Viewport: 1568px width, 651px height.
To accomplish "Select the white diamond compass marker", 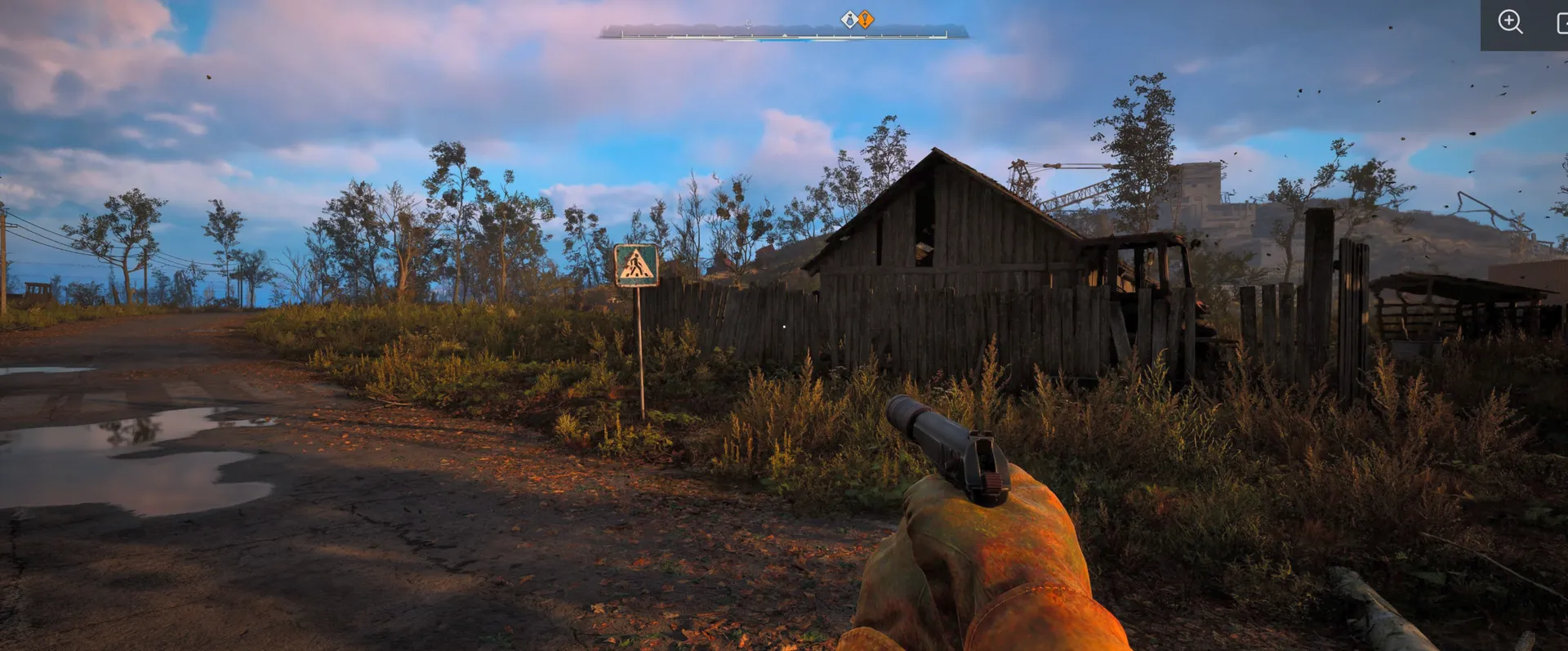I will pyautogui.click(x=849, y=19).
